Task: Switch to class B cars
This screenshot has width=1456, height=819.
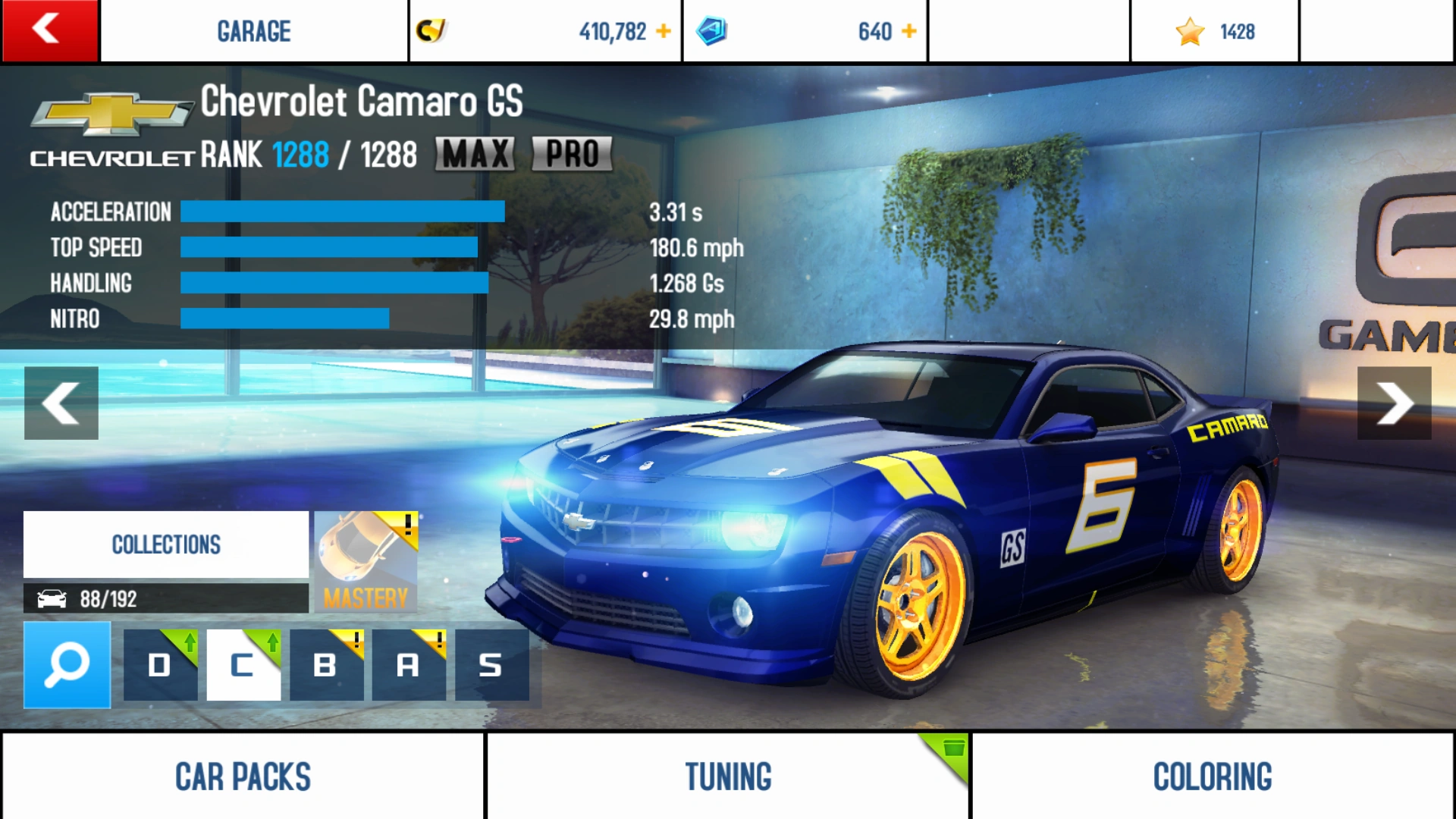Action: pyautogui.click(x=326, y=665)
